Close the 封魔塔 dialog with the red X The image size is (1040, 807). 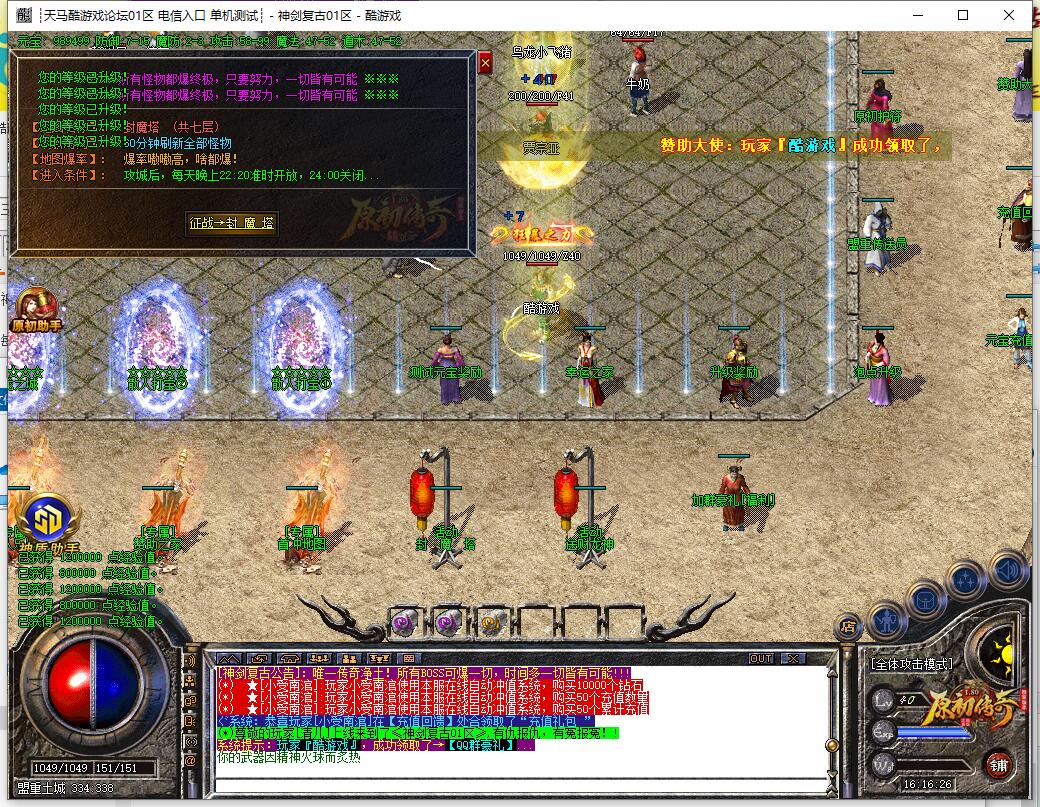tap(486, 63)
